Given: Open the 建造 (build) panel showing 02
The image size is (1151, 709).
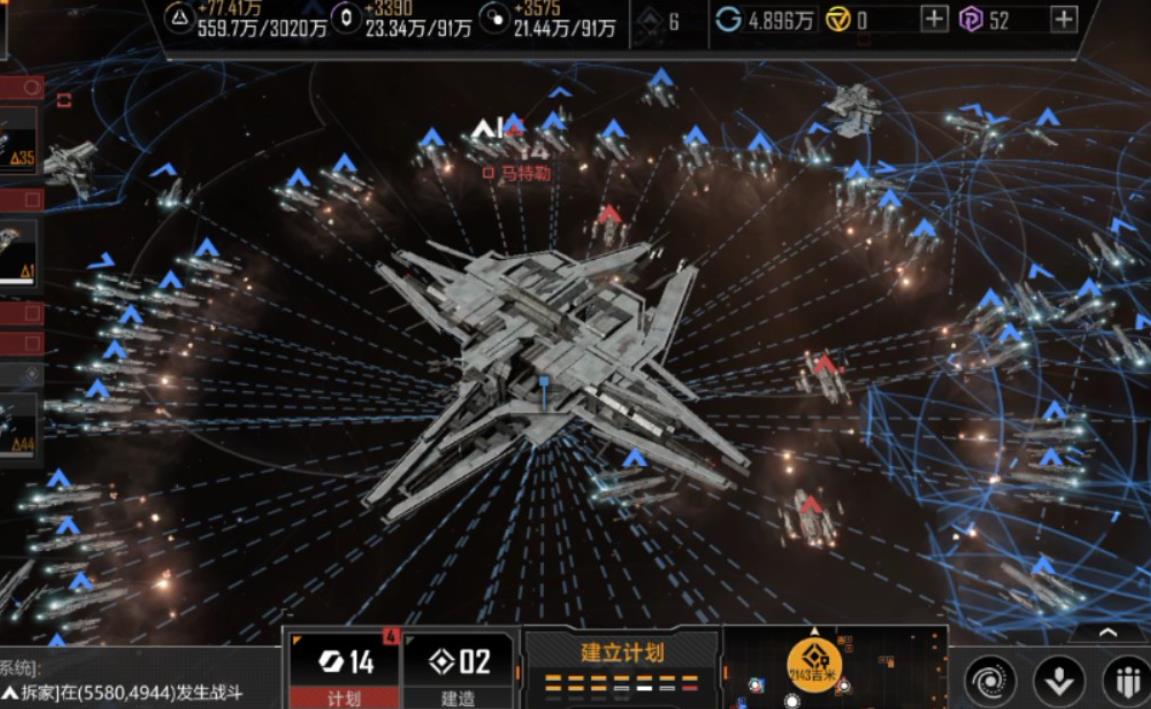Looking at the screenshot, I should click(x=460, y=670).
